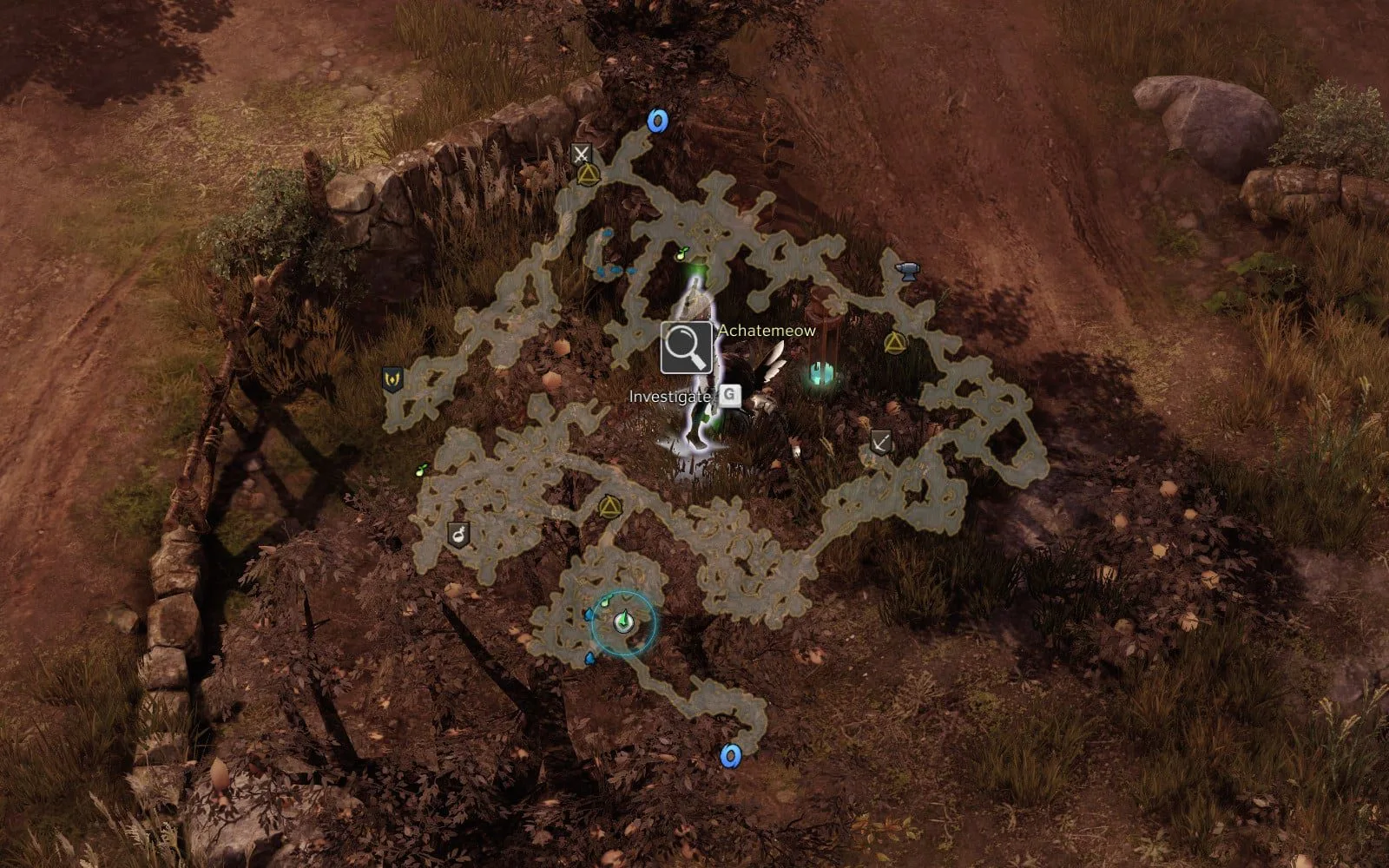This screenshot has height=868, width=1389.
Task: Select the crossed swords map marker
Action: click(x=581, y=155)
